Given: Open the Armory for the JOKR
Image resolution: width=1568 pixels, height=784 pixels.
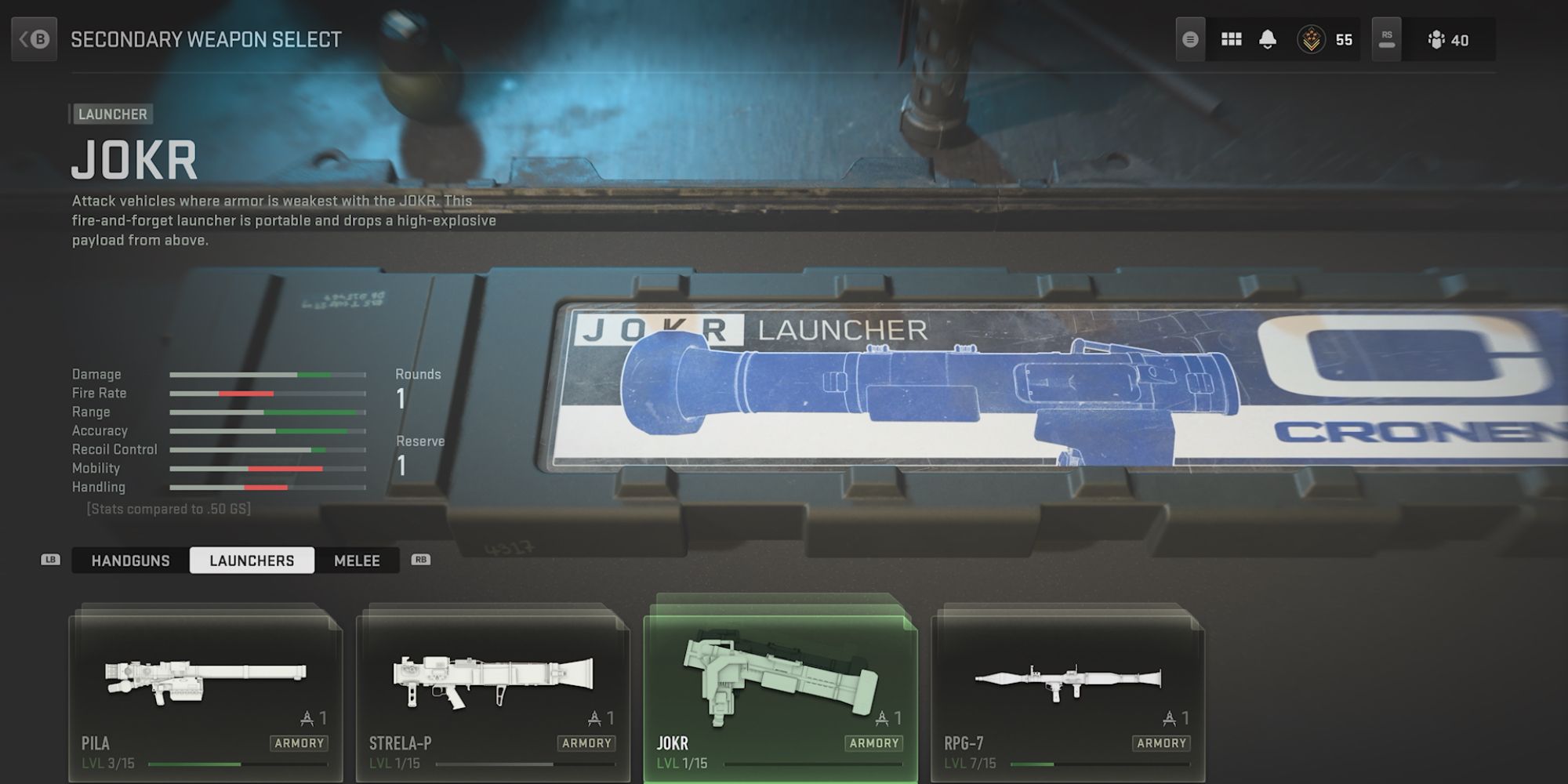Looking at the screenshot, I should click(x=873, y=742).
